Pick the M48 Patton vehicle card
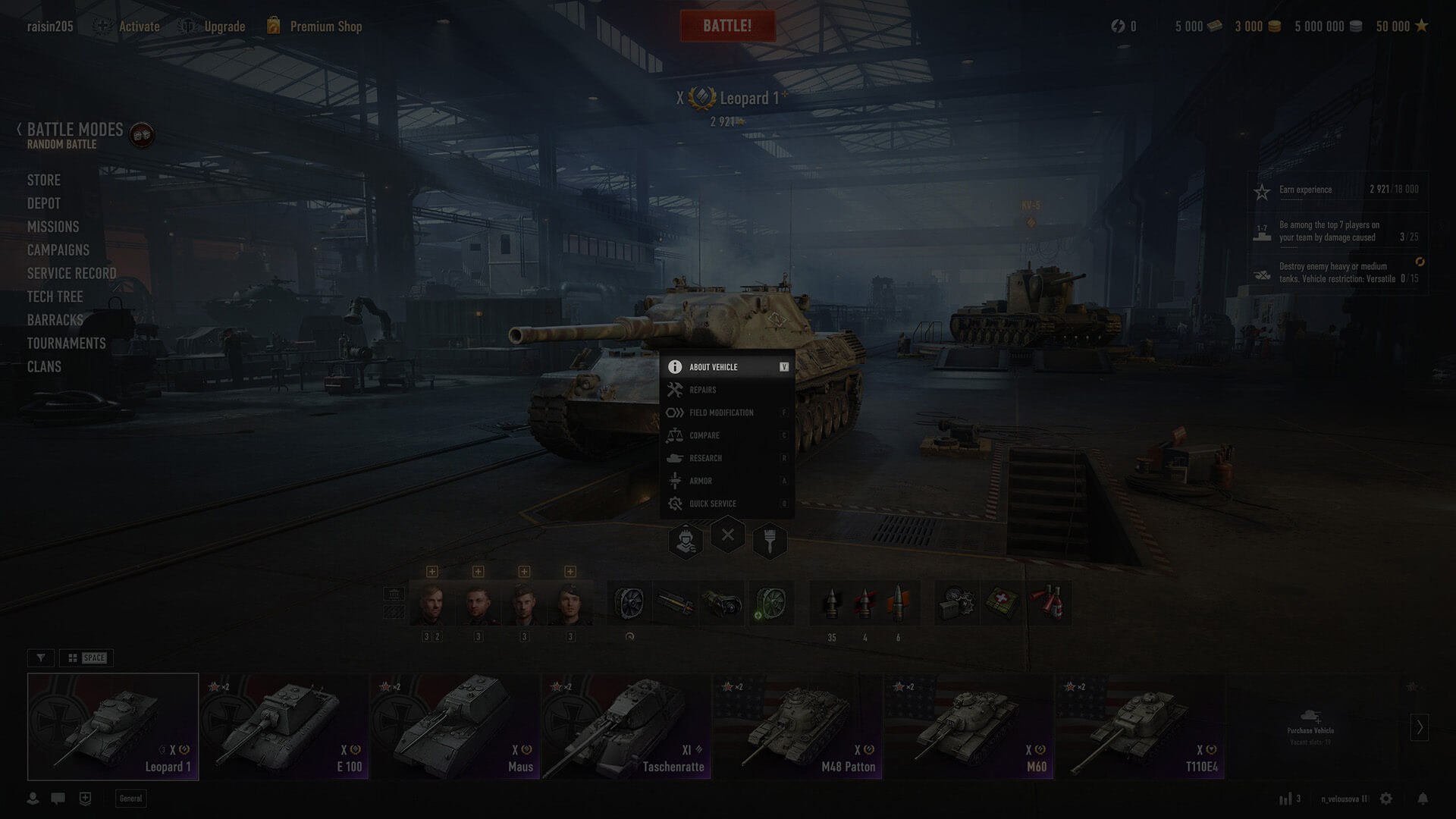 tap(797, 726)
